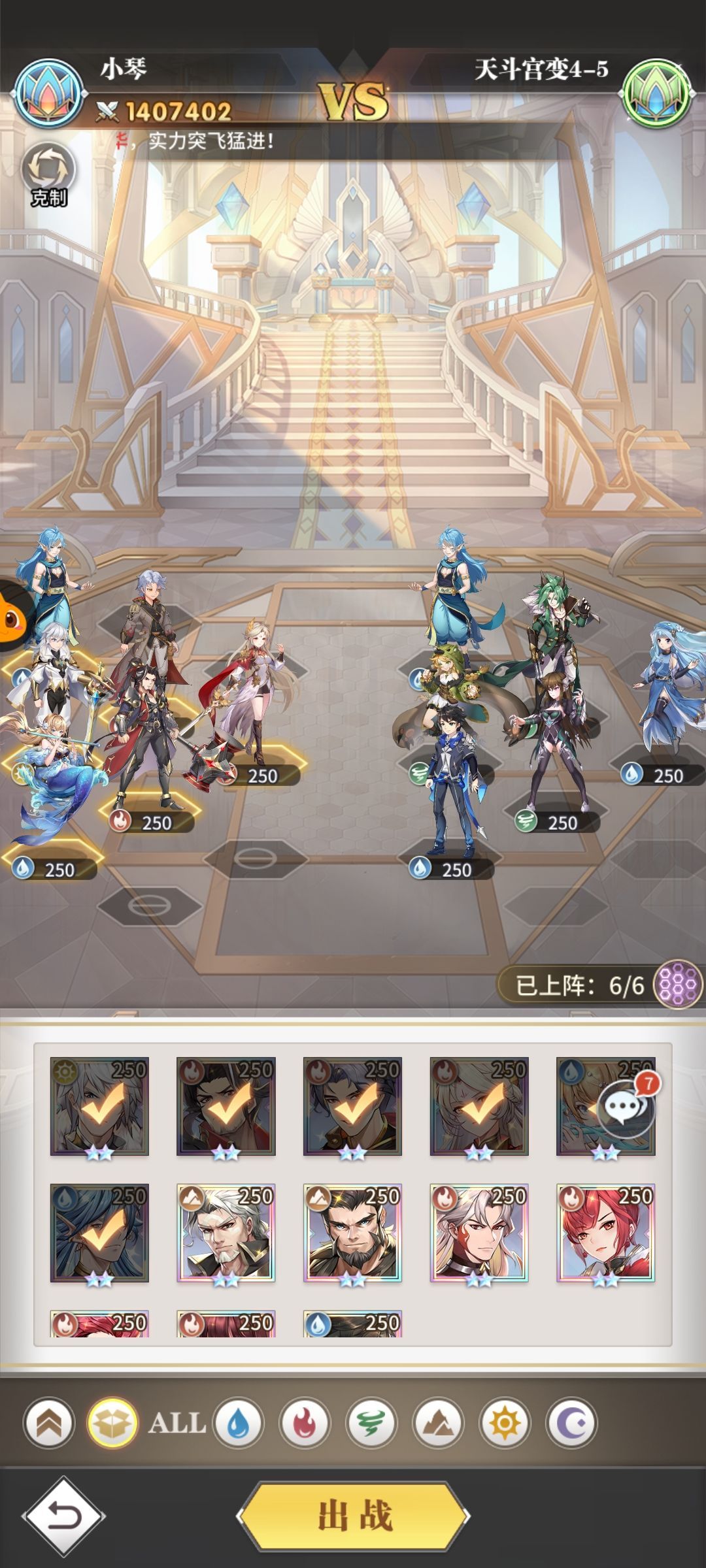Go back using the return arrow button
Viewport: 706px width, 1568px height.
coord(63,1516)
